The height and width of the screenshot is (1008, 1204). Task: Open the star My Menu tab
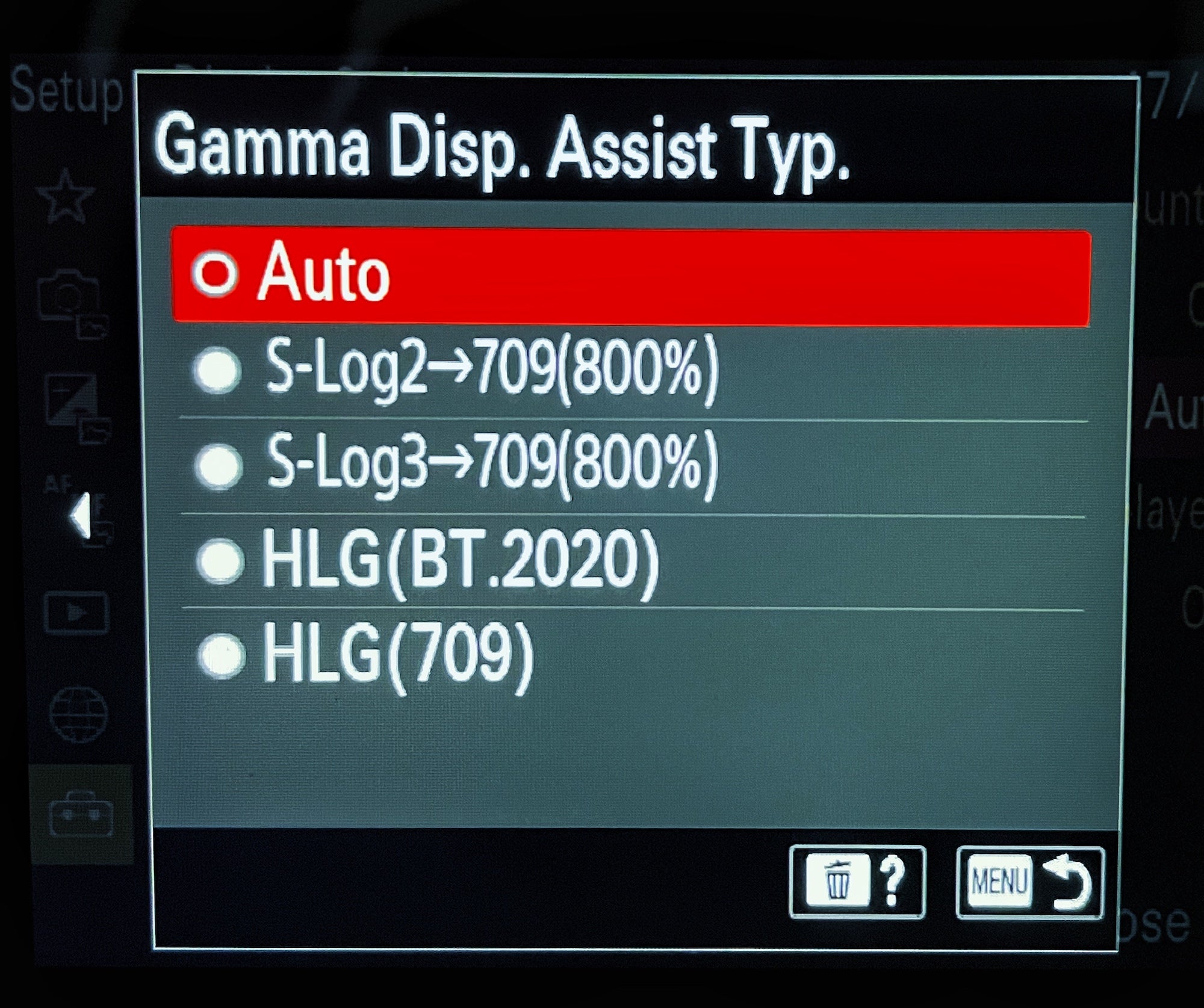pos(66,196)
